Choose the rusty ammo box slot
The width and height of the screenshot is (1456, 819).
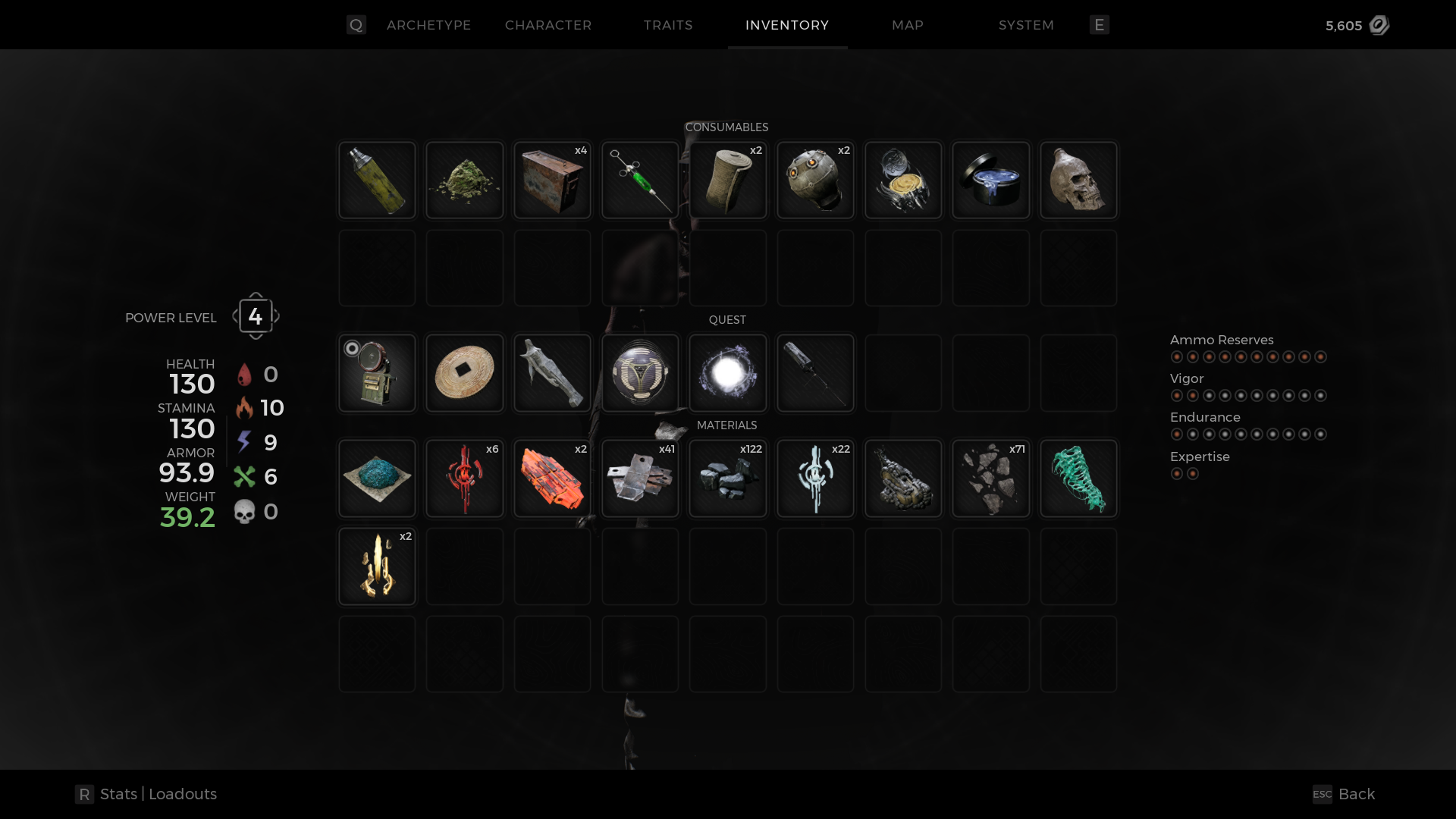(552, 180)
